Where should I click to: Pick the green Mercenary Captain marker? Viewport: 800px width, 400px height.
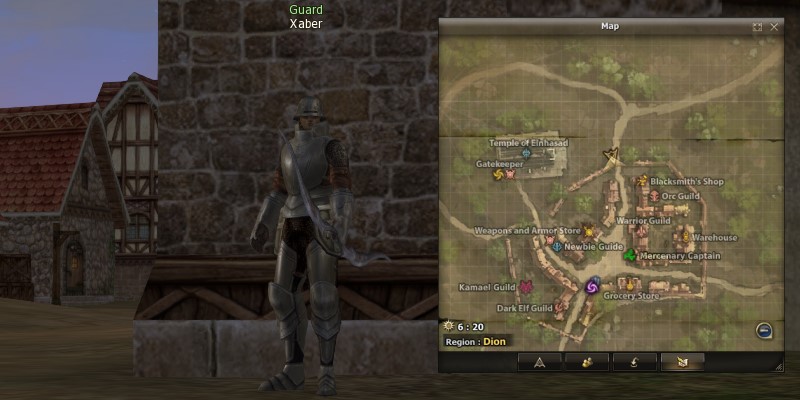[x=629, y=256]
